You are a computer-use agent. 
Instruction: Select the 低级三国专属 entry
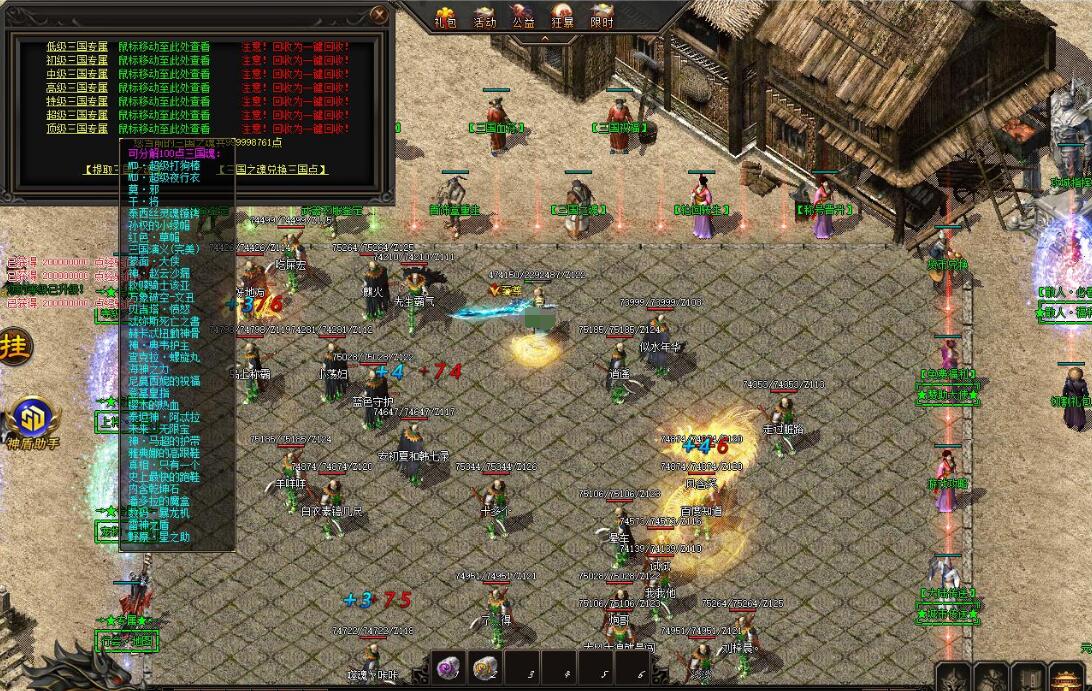coord(76,46)
